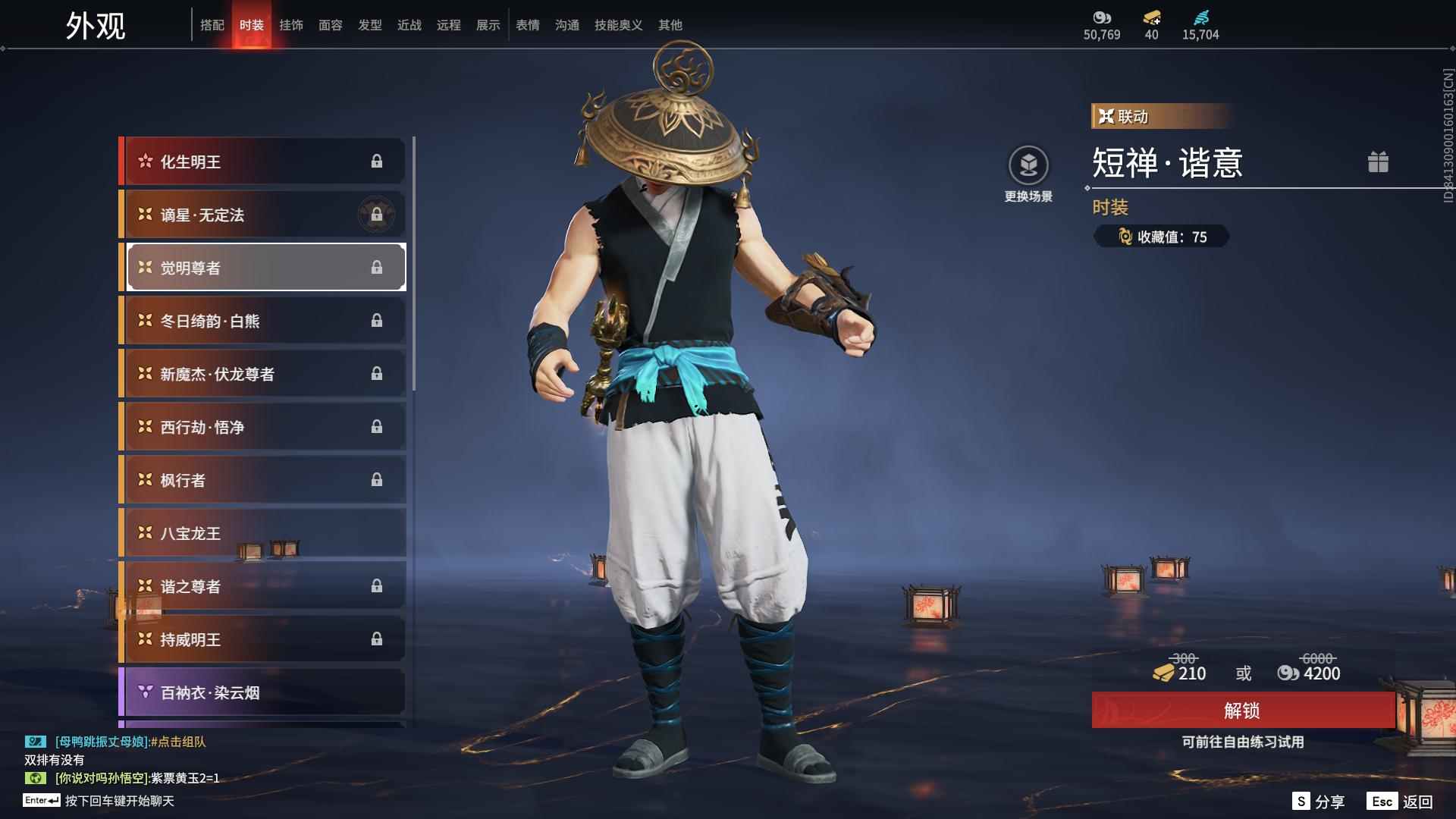
Task: Select the 百衲衣·染云烟 outfit
Action: click(x=250, y=692)
